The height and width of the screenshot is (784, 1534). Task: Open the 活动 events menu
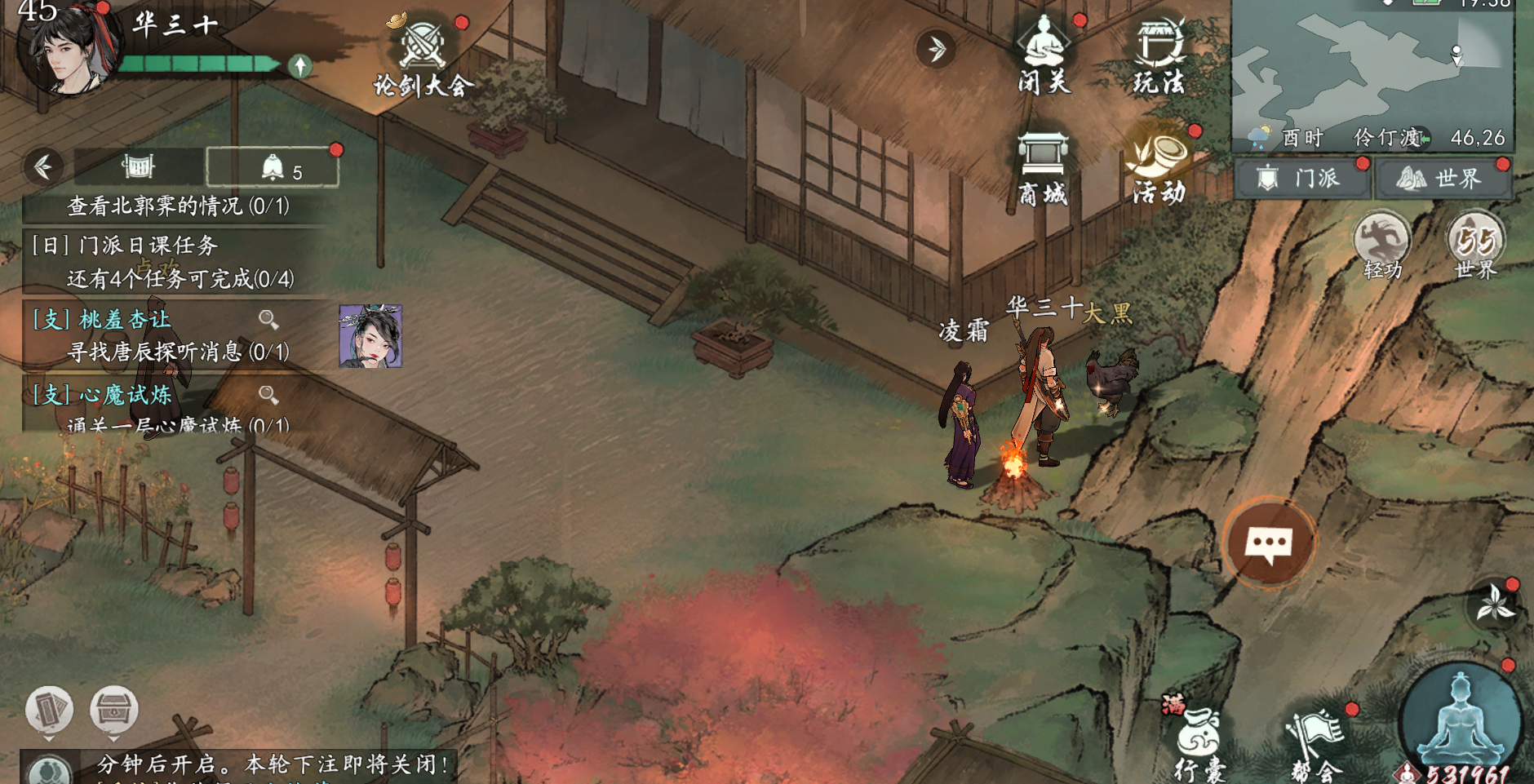pyautogui.click(x=1159, y=167)
